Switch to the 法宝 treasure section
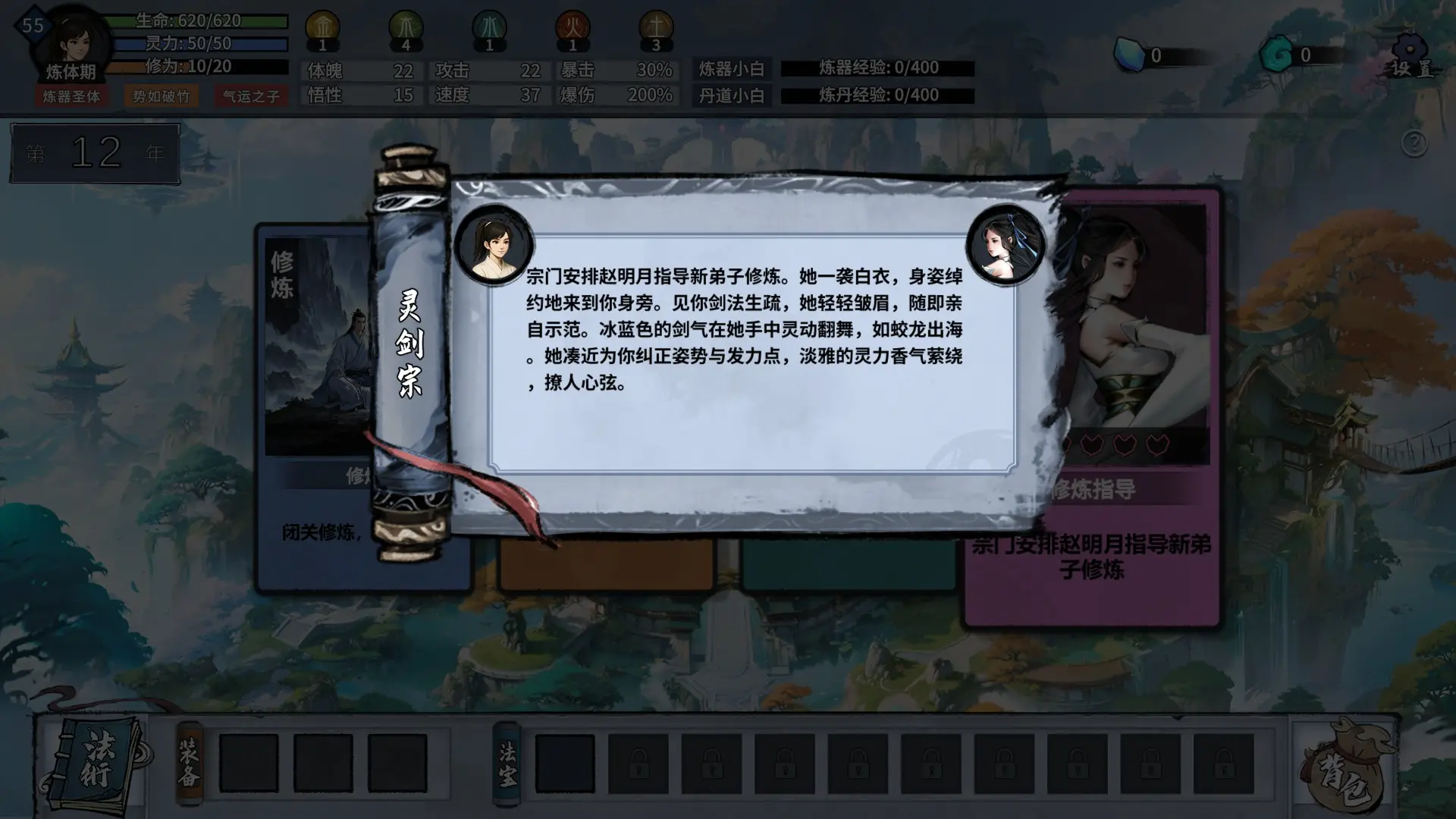Screen dimensions: 1456x819 click(x=507, y=762)
